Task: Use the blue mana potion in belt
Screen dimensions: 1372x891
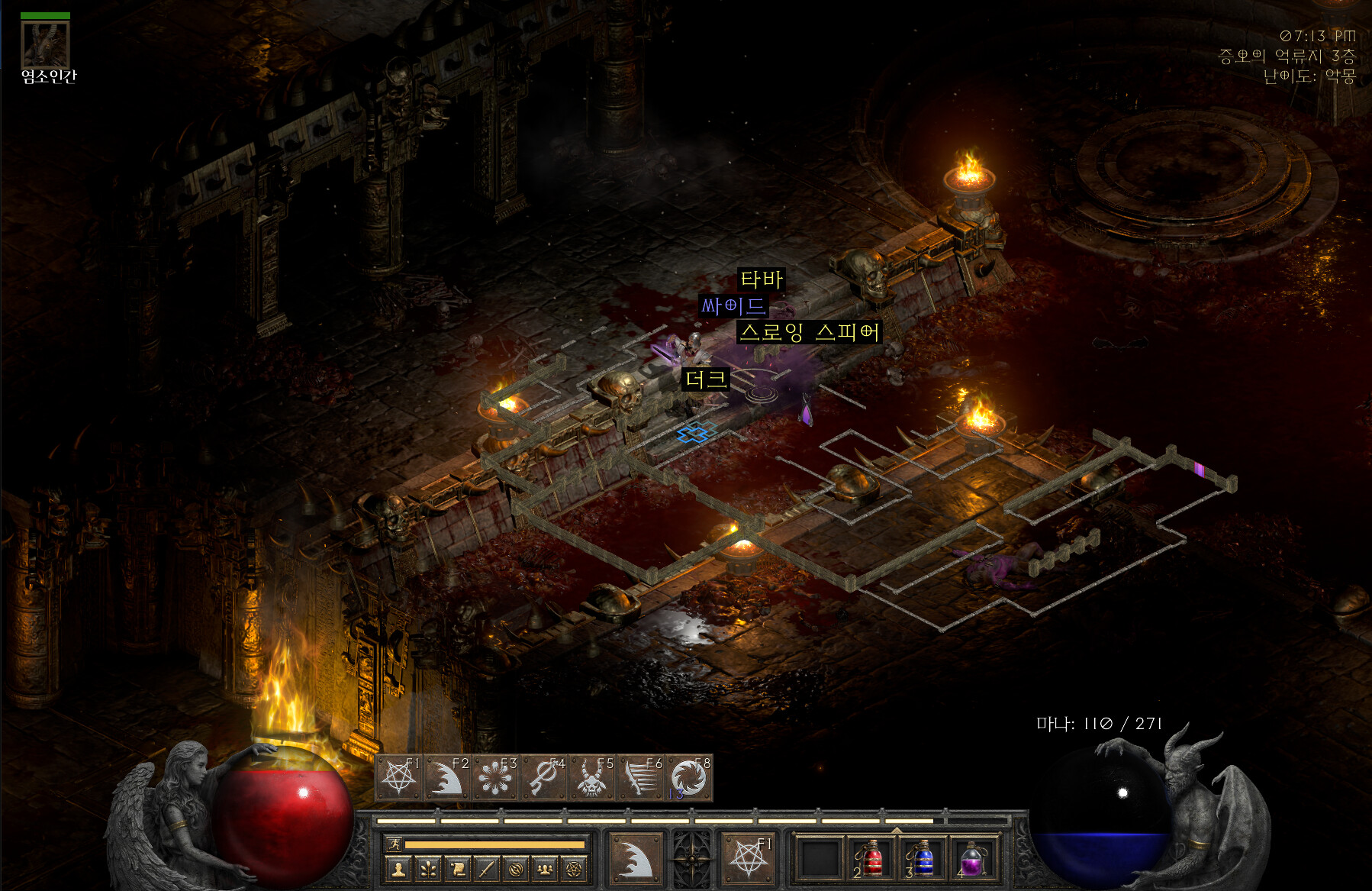Action: pos(922,858)
